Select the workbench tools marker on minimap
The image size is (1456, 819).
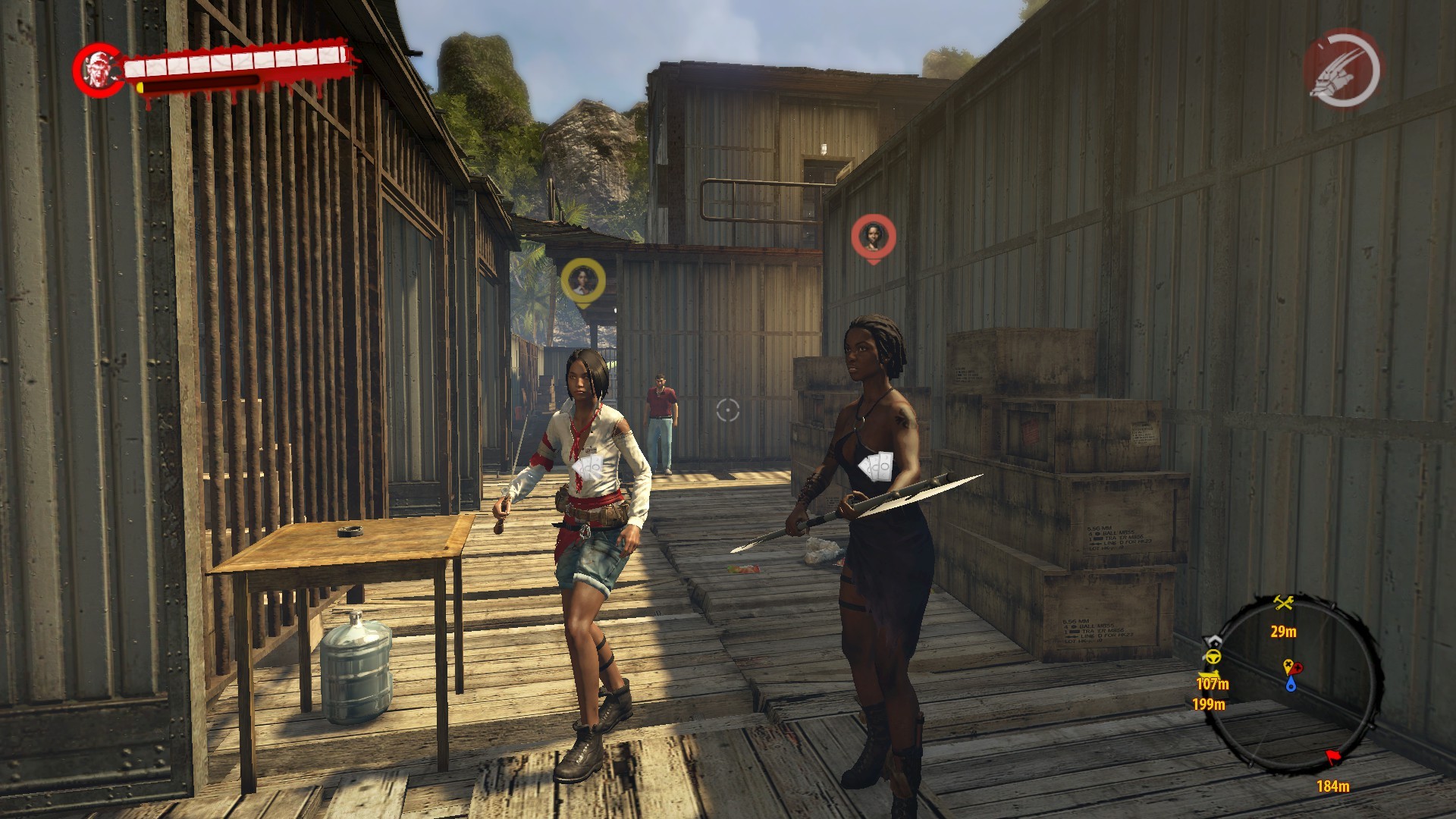[x=1283, y=604]
